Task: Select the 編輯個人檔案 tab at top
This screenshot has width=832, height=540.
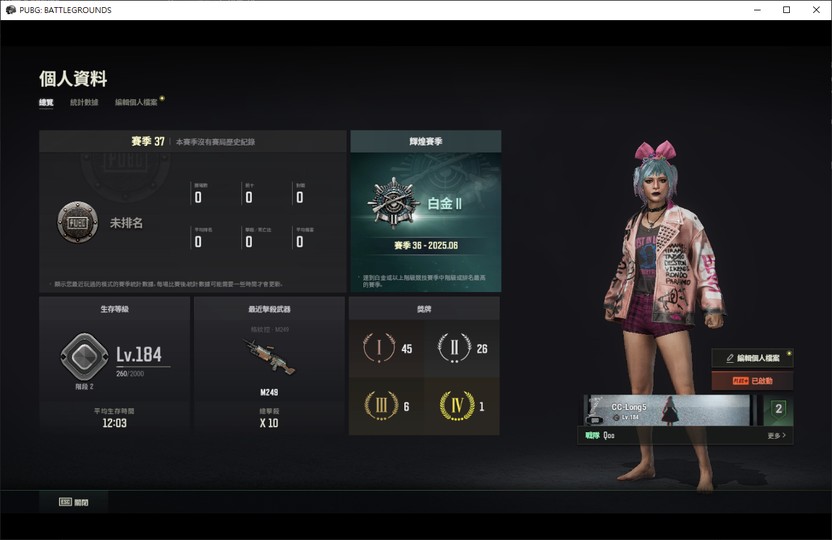Action: 137,102
